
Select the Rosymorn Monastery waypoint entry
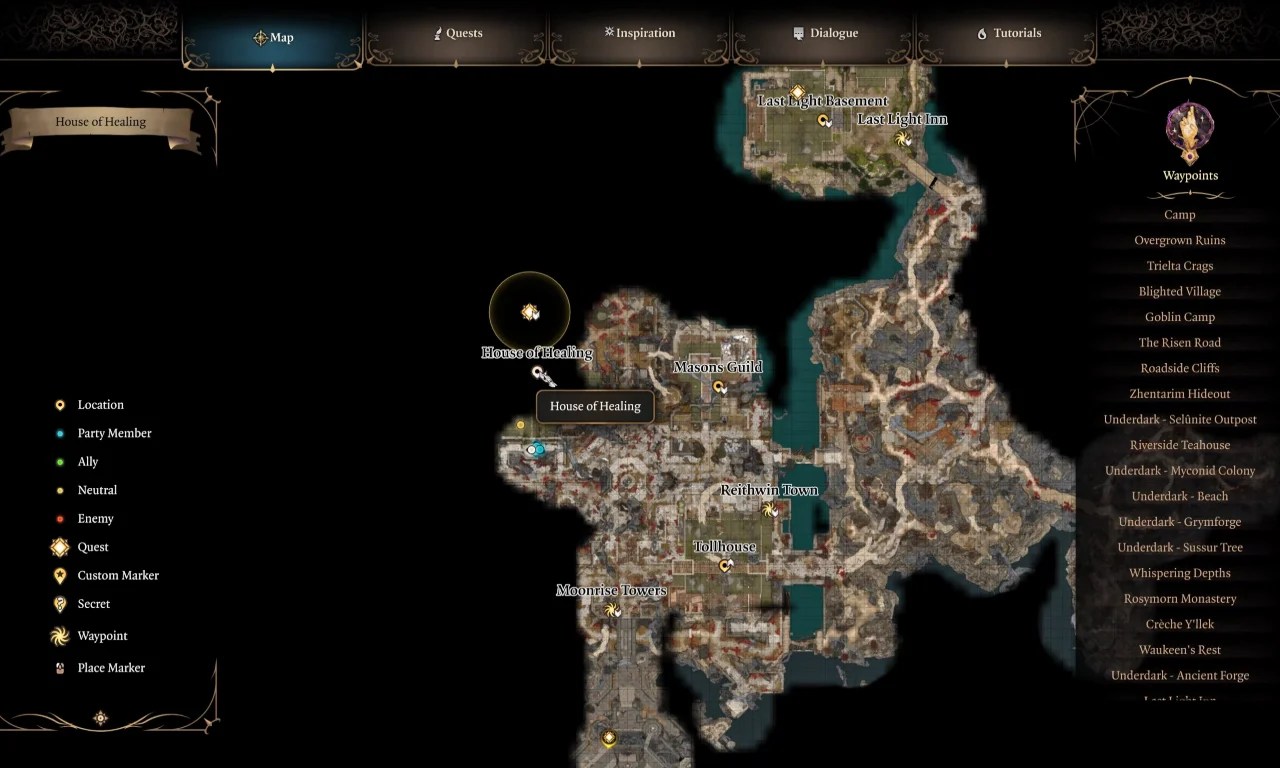(x=1180, y=598)
